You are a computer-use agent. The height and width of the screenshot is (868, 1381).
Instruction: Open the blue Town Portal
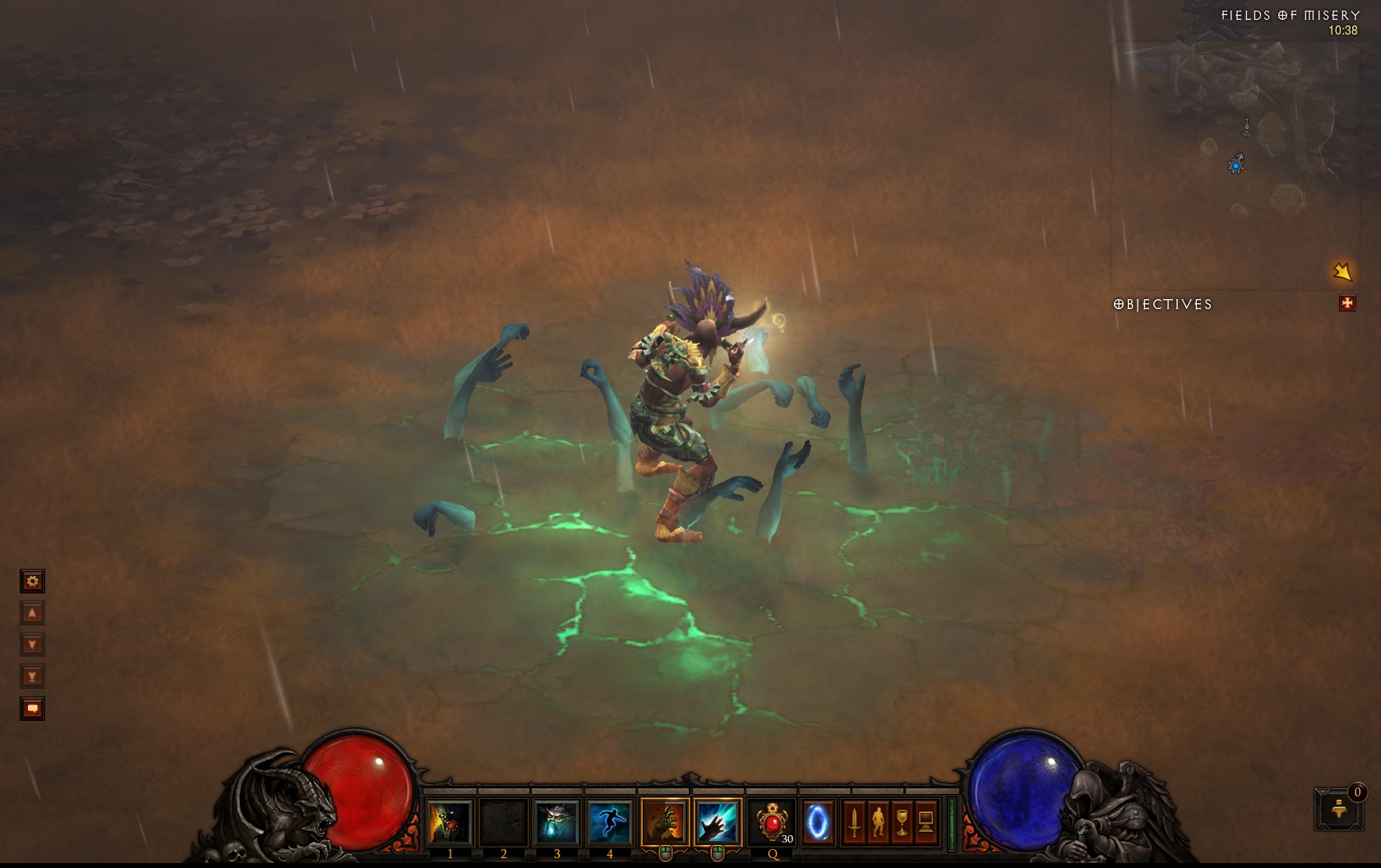coord(818,822)
